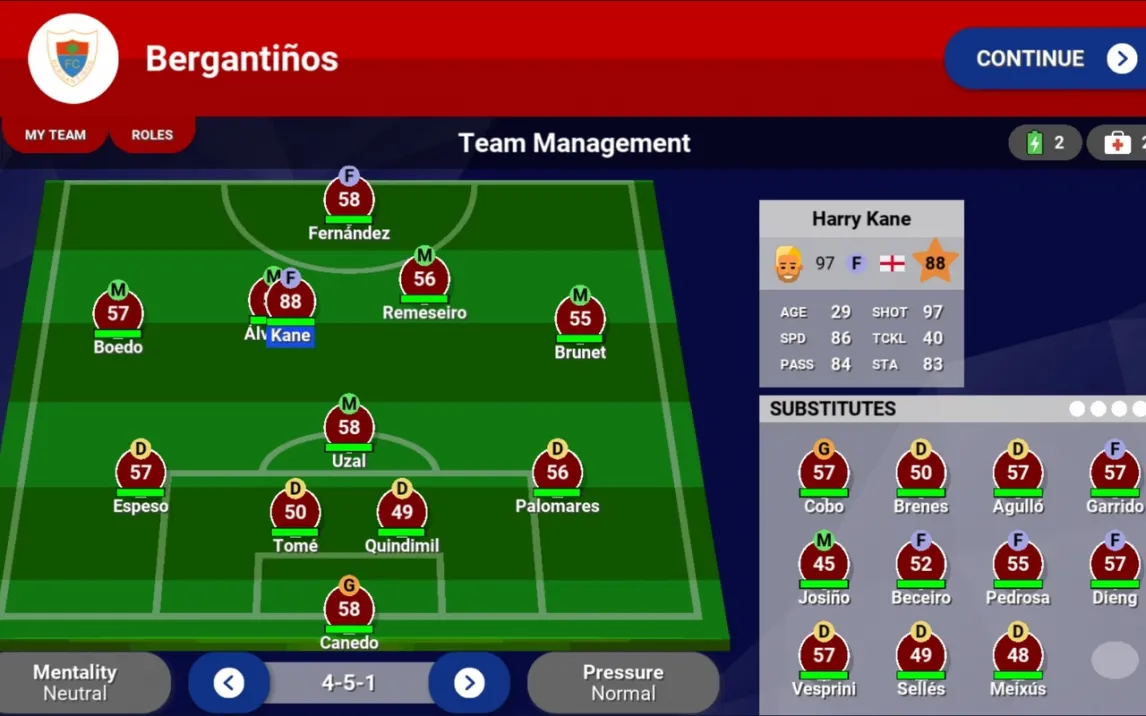Change the Pressure setting

coord(623,683)
